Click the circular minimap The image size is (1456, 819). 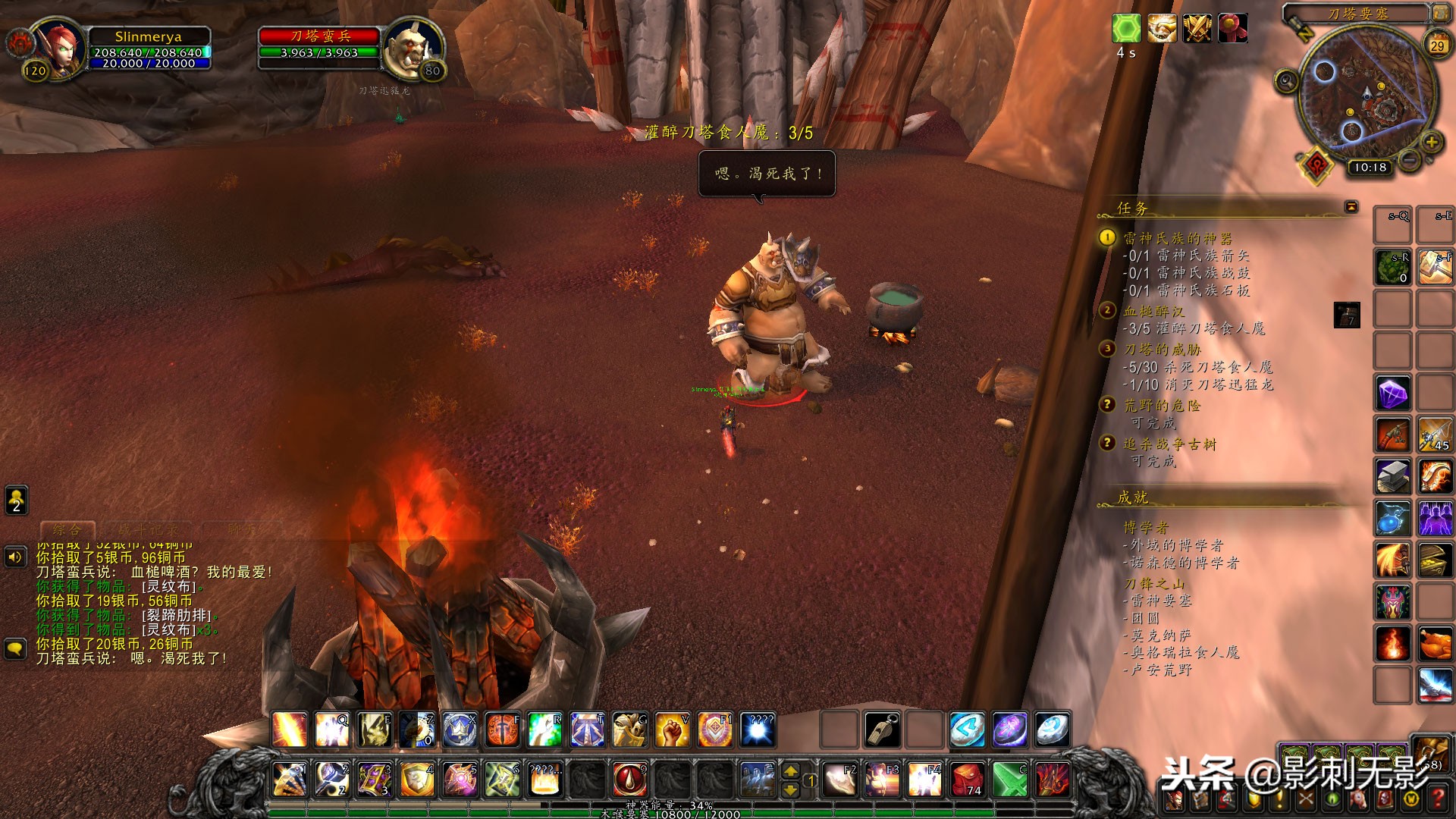1367,95
